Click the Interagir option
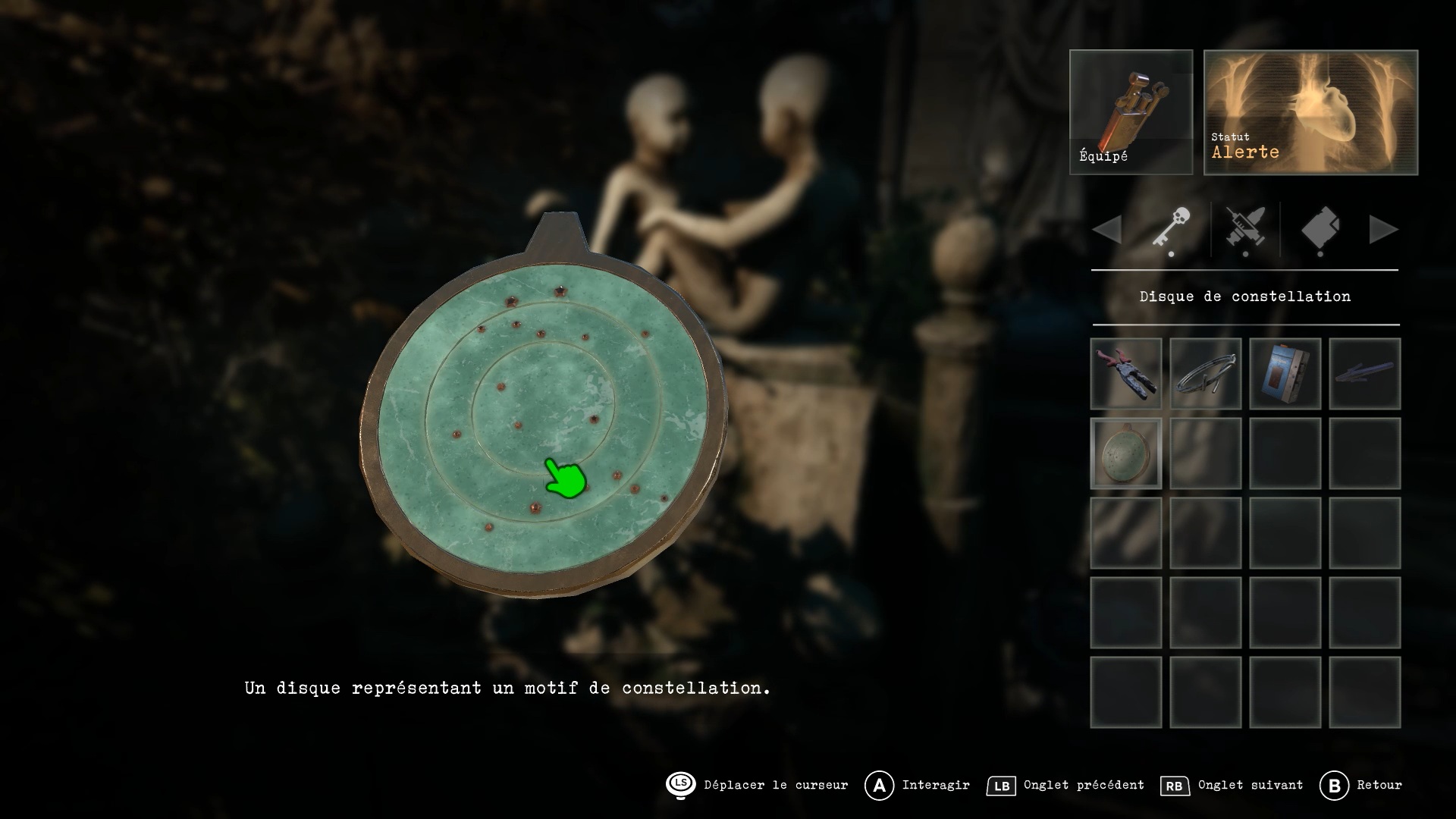 click(919, 786)
